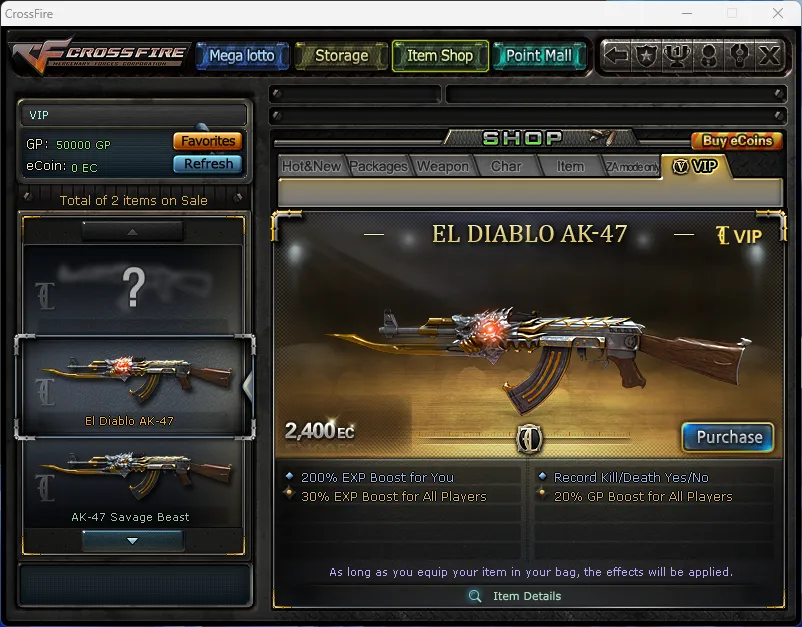Close the shop with the X icon
This screenshot has height=627, width=802.
tap(768, 56)
